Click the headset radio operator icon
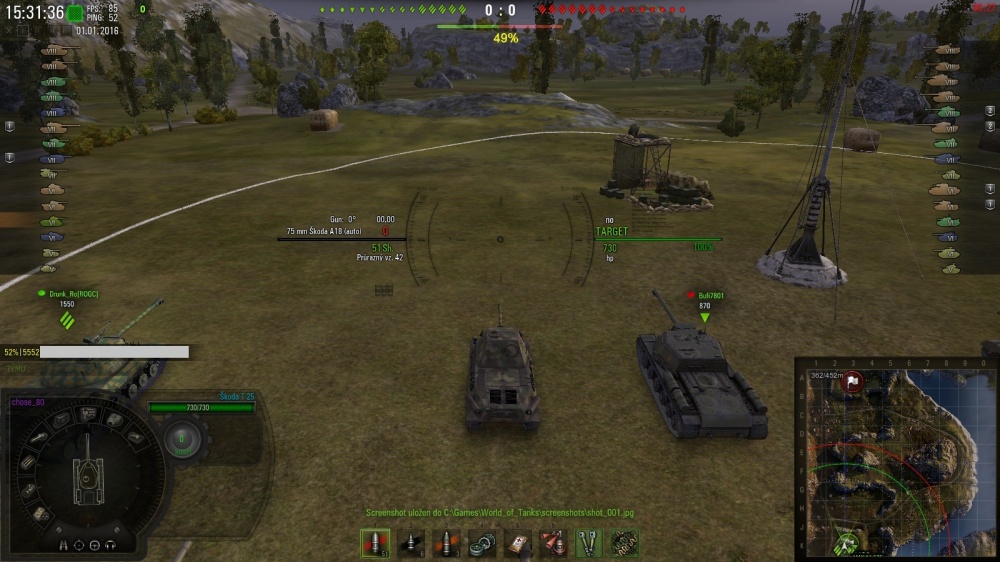This screenshot has width=1000, height=562. (111, 545)
